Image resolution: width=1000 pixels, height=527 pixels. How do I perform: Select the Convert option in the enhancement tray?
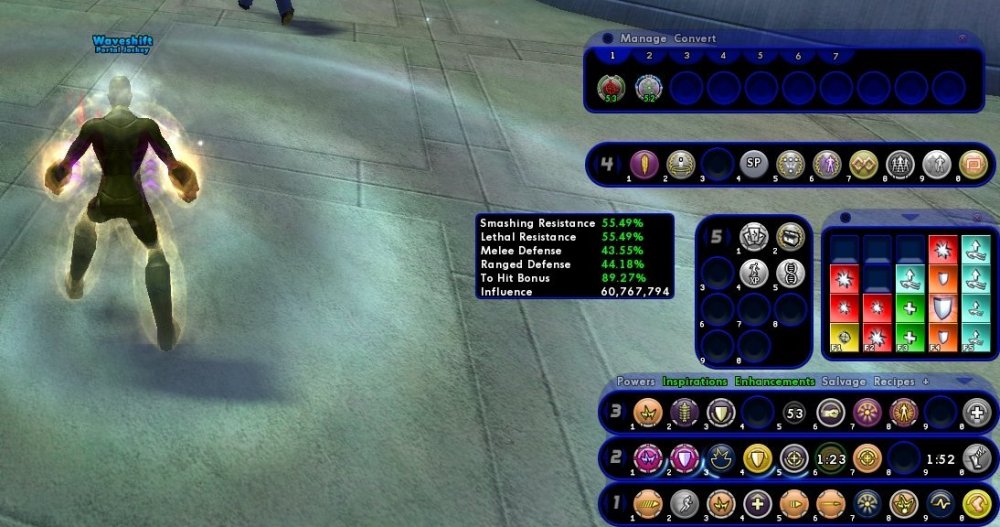(695, 38)
